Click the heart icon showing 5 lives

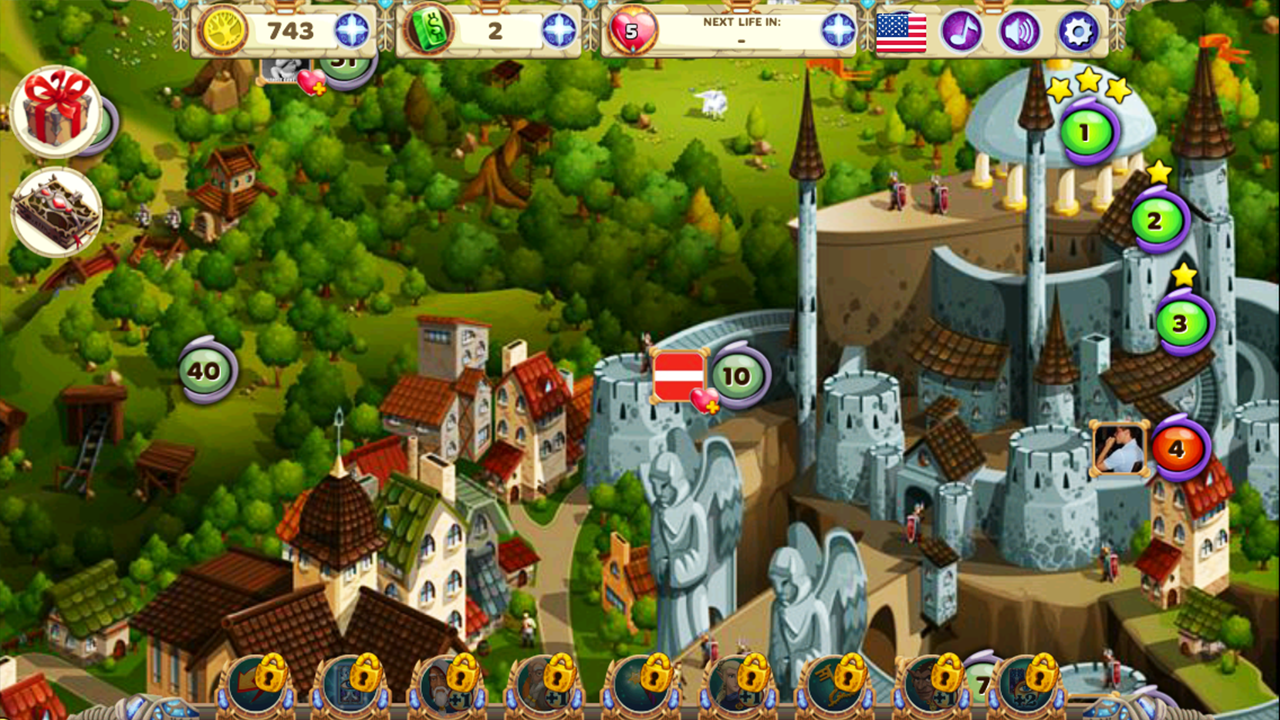pos(632,31)
